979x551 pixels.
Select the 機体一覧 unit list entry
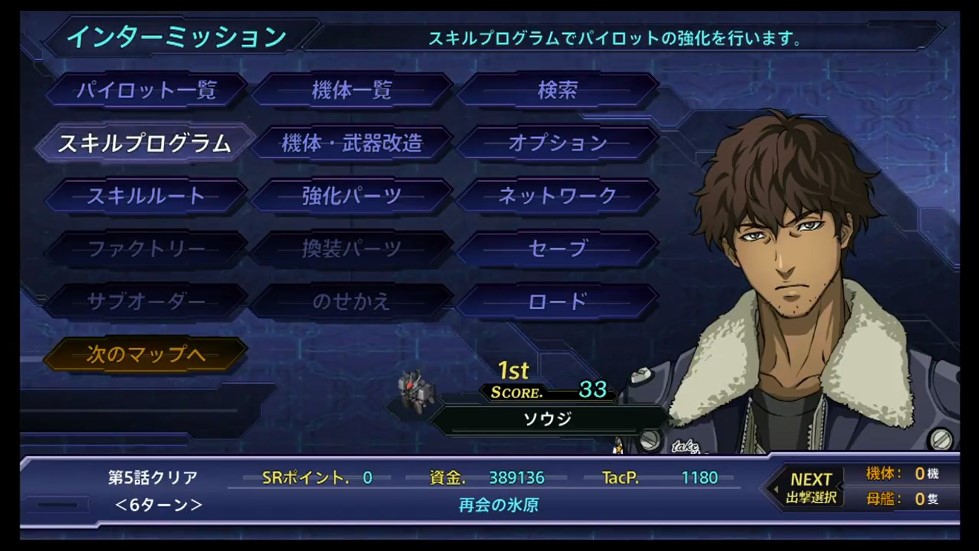click(x=351, y=90)
